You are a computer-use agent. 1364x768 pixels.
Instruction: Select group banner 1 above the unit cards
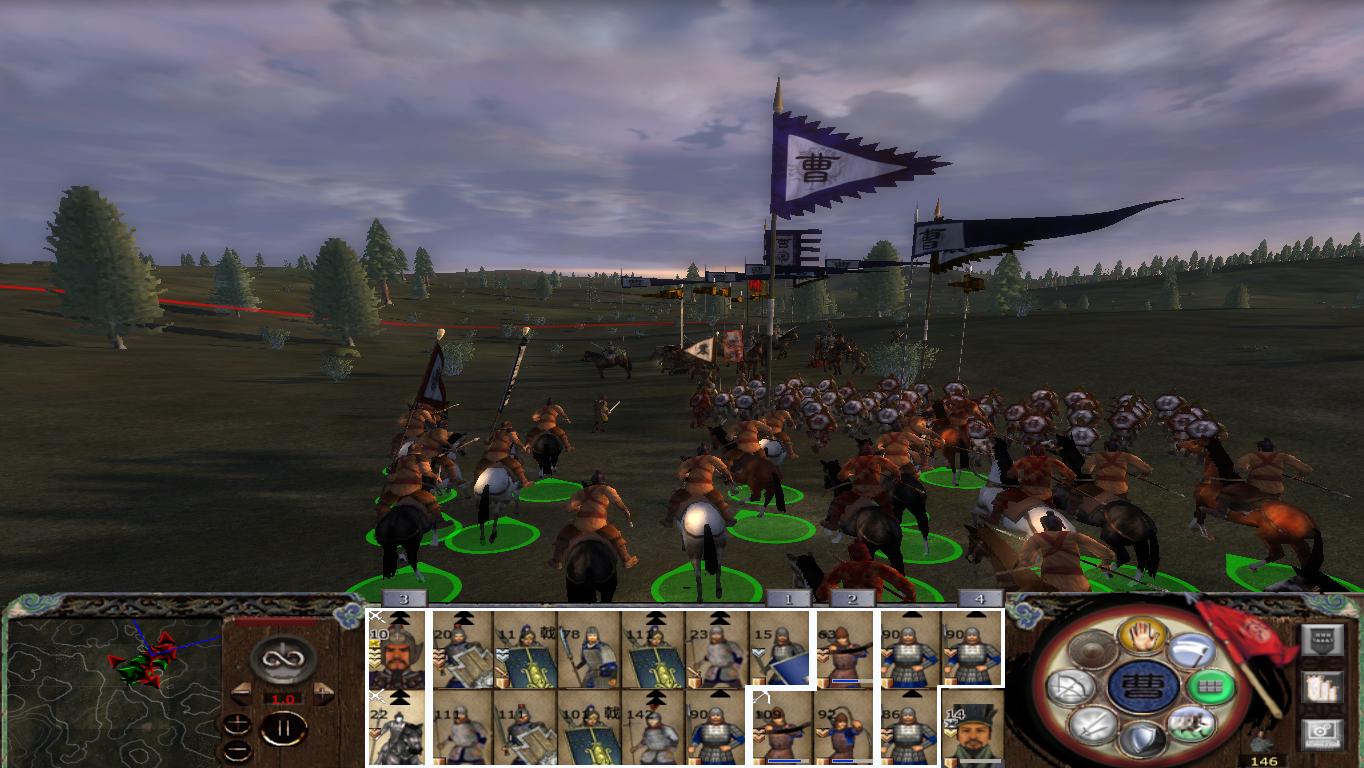pyautogui.click(x=787, y=598)
